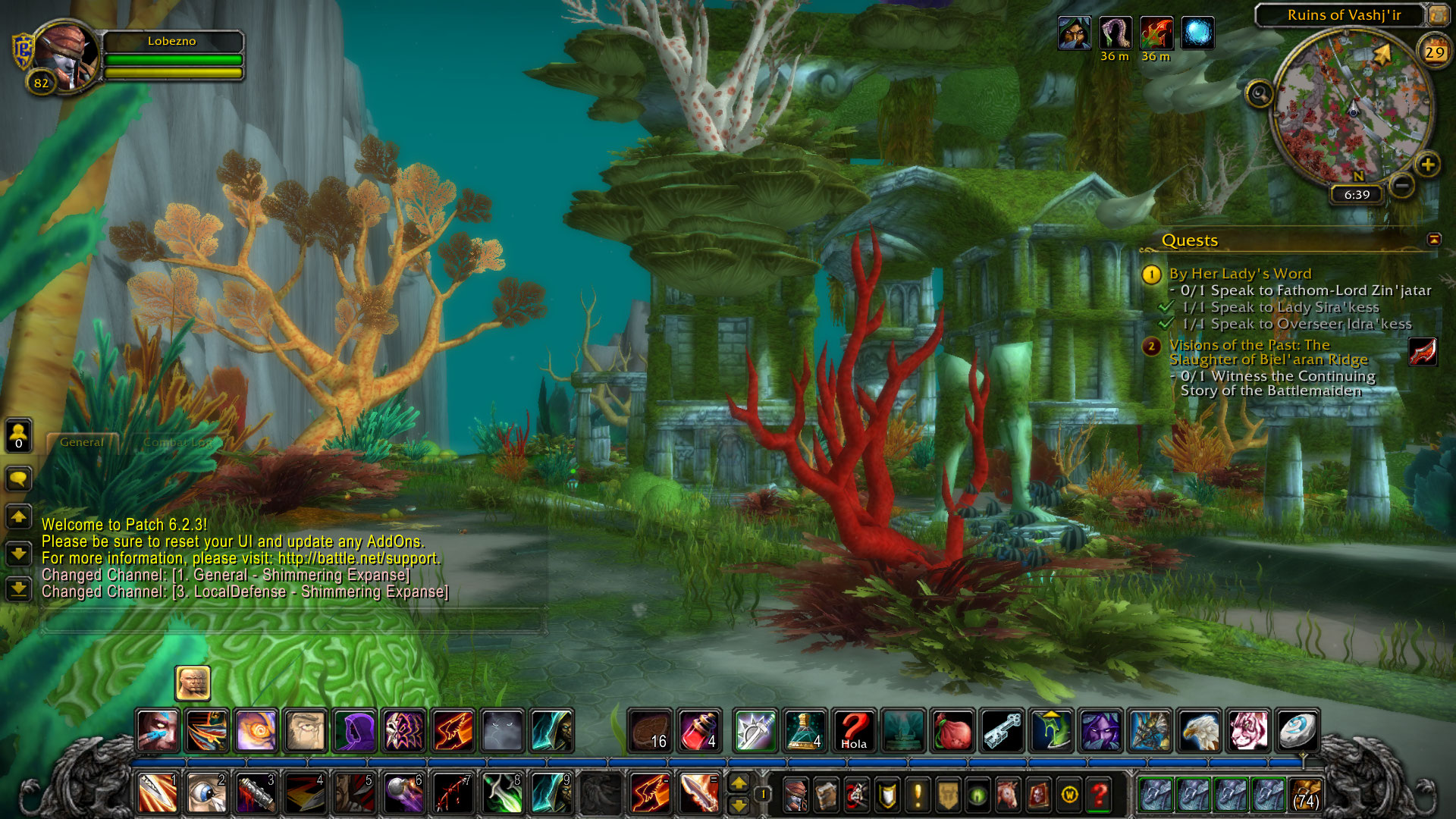Open the chat speech bubble menu
The height and width of the screenshot is (819, 1456).
pos(18,479)
